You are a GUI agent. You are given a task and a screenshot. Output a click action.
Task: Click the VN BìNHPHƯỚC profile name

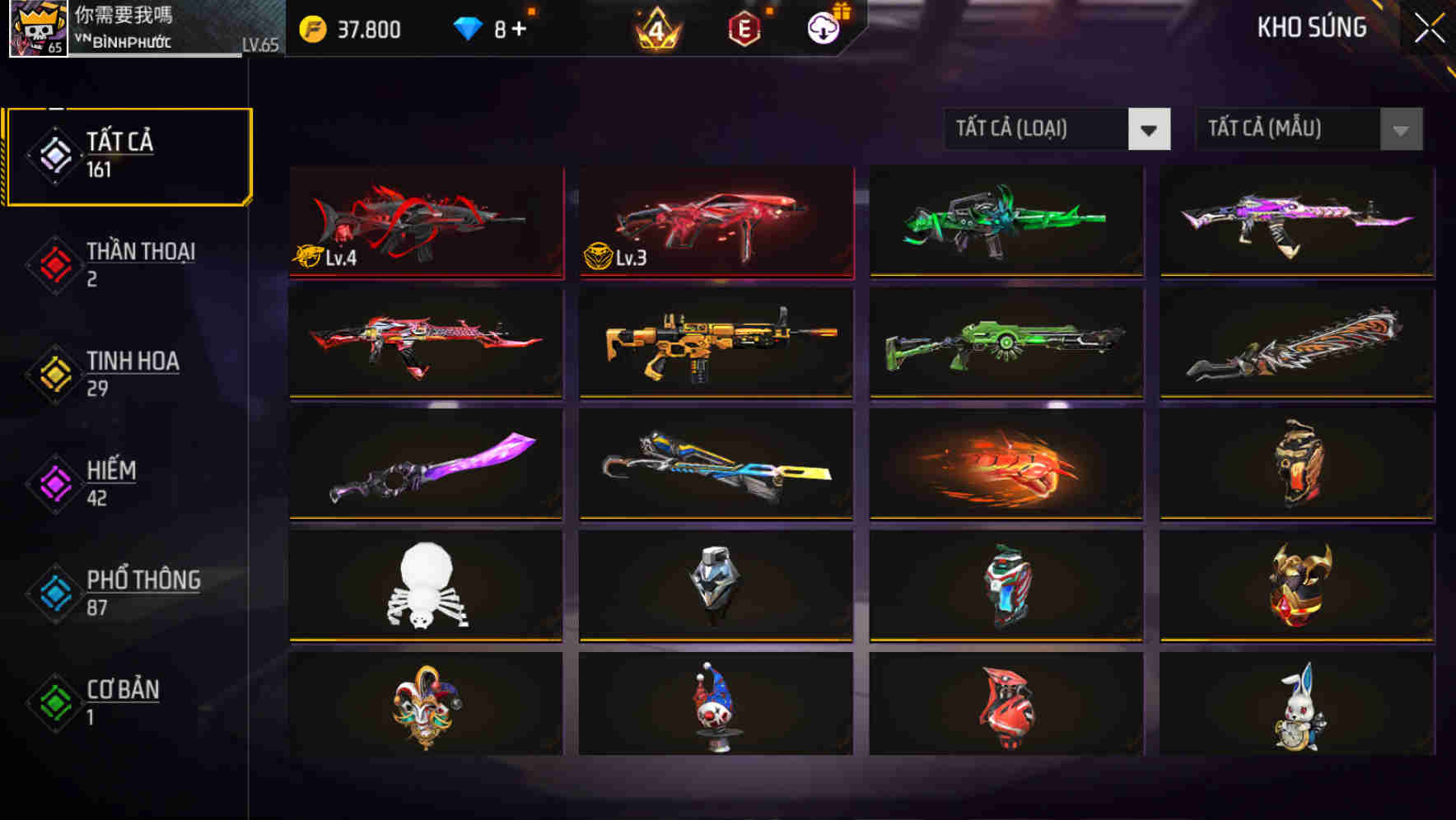(124, 39)
